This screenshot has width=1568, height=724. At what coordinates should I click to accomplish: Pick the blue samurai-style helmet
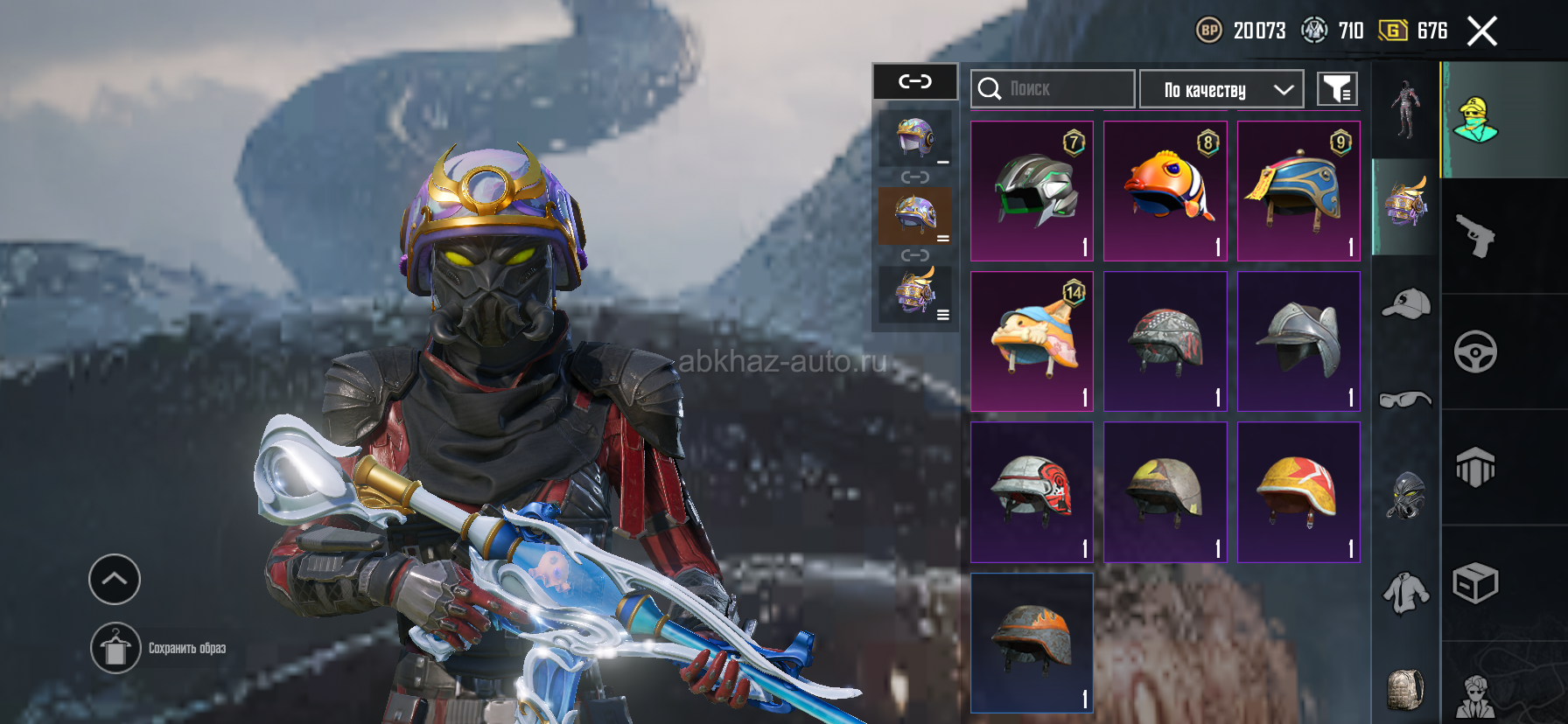tap(1298, 191)
